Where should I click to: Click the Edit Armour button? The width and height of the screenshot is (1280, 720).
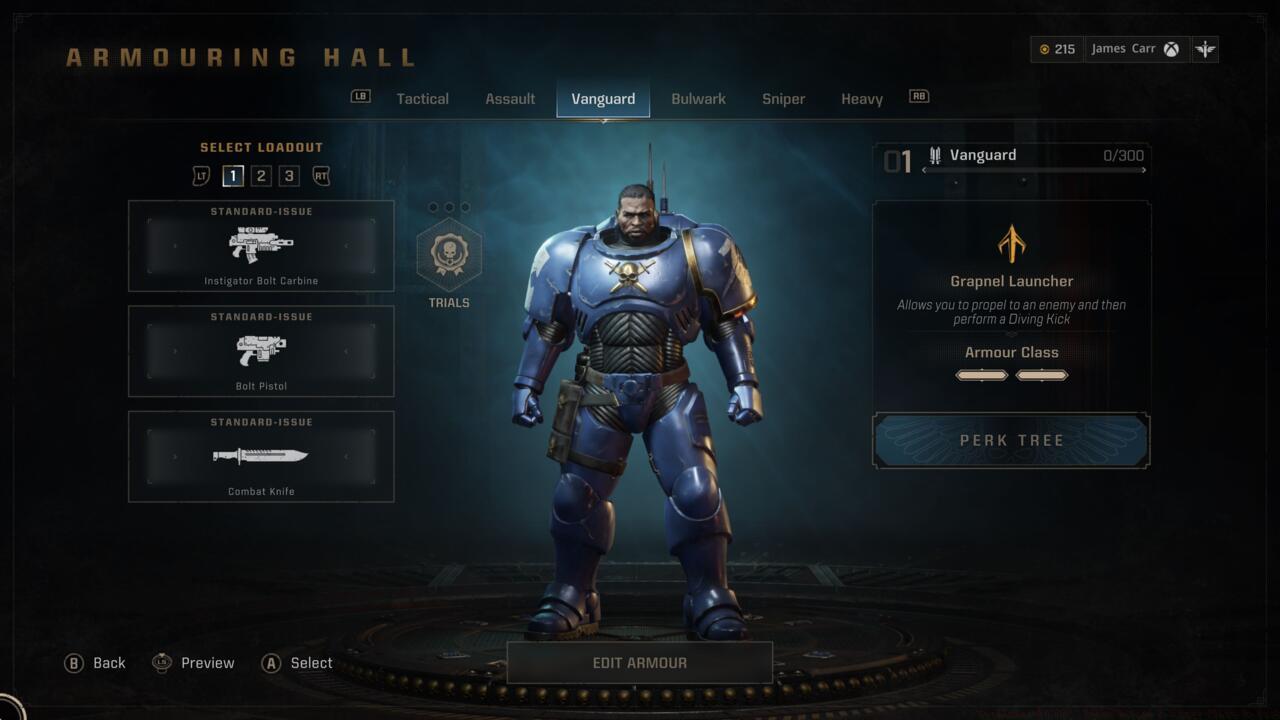point(639,662)
